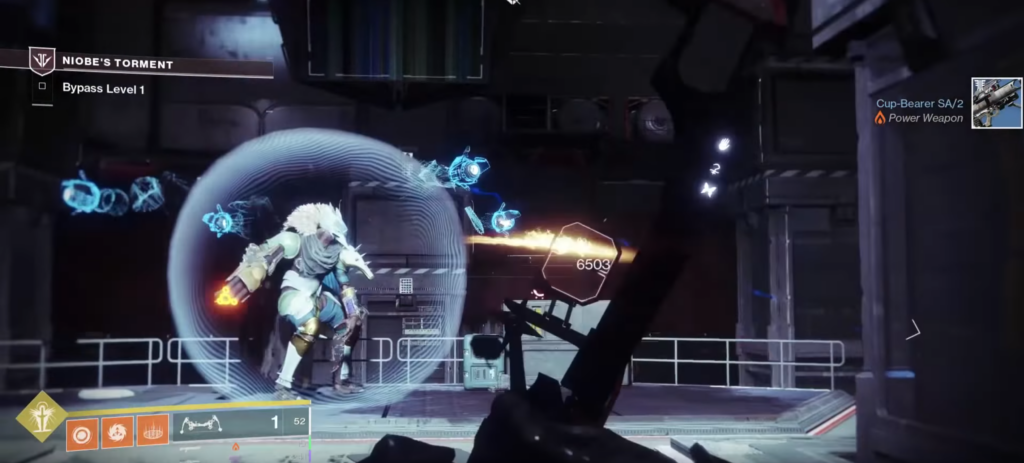
Task: Trigger the orange swirling melee ability
Action: (117, 432)
